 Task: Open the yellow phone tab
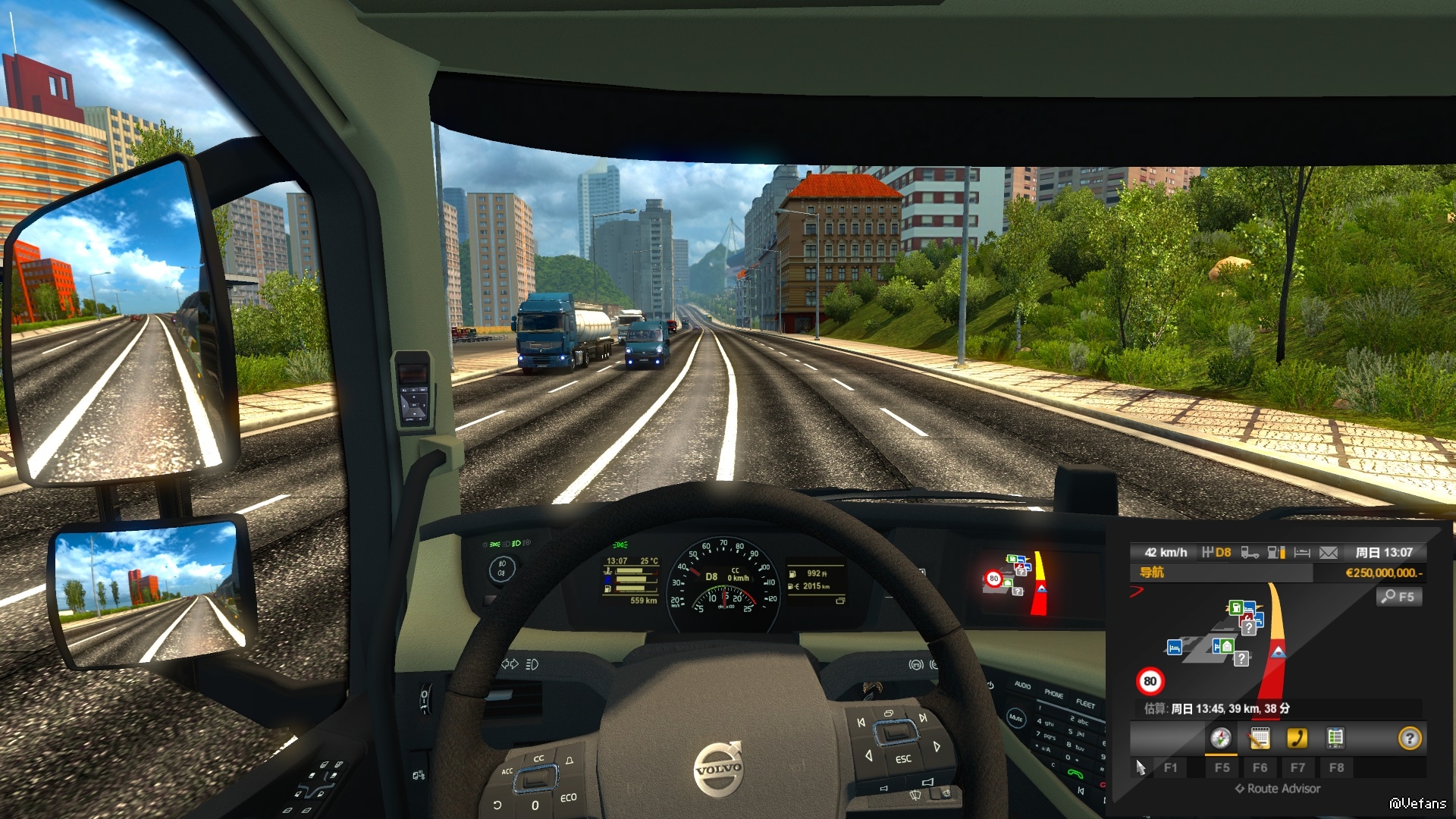[x=1298, y=738]
